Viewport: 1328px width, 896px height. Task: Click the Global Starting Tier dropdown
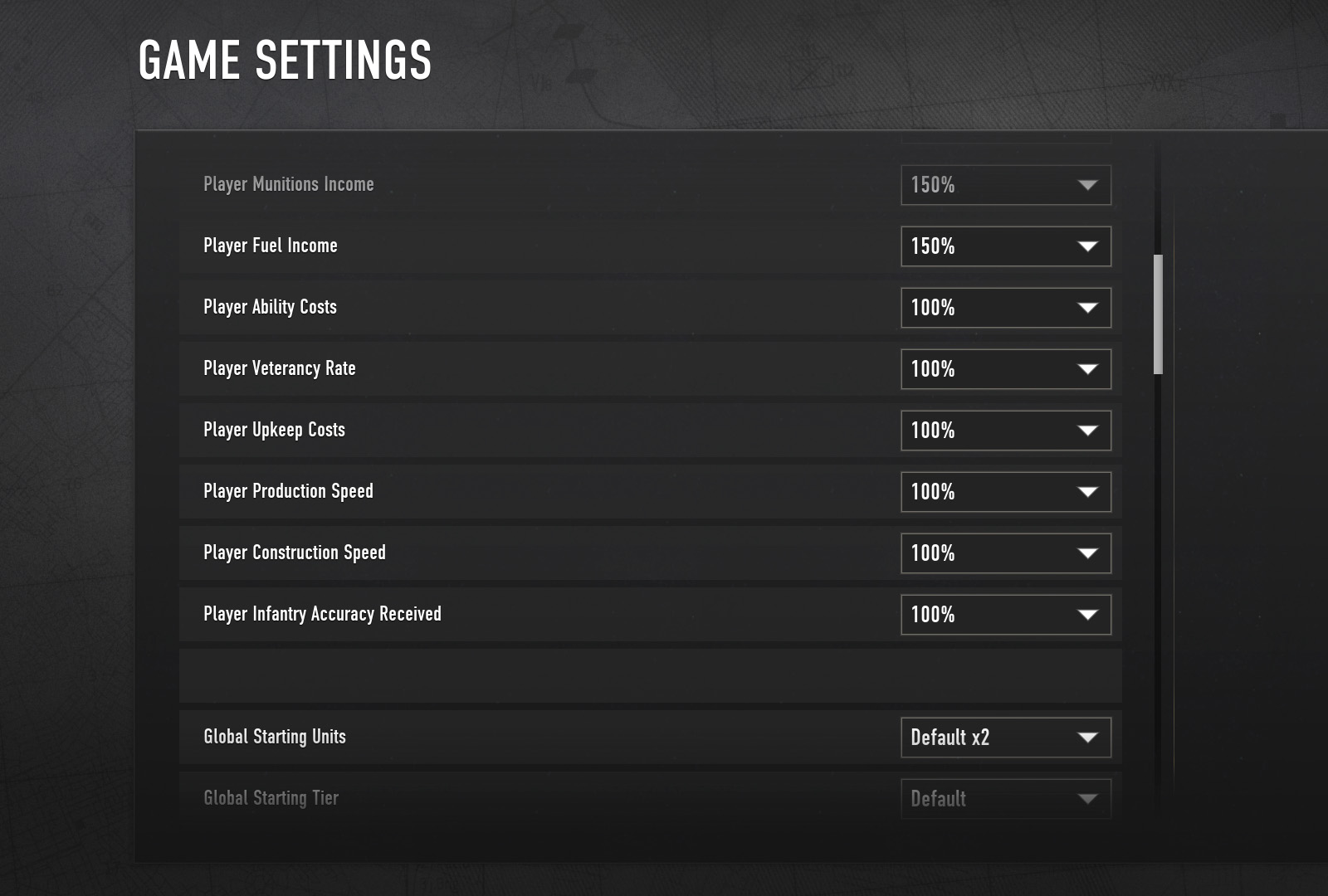[x=1005, y=798]
